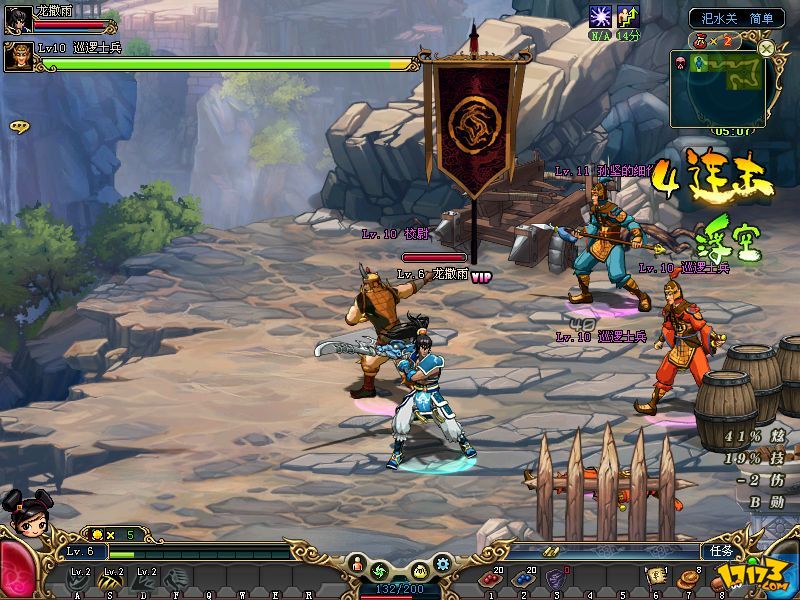The width and height of the screenshot is (800, 600).
Task: Use the scroll item in slot 6
Action: [657, 577]
